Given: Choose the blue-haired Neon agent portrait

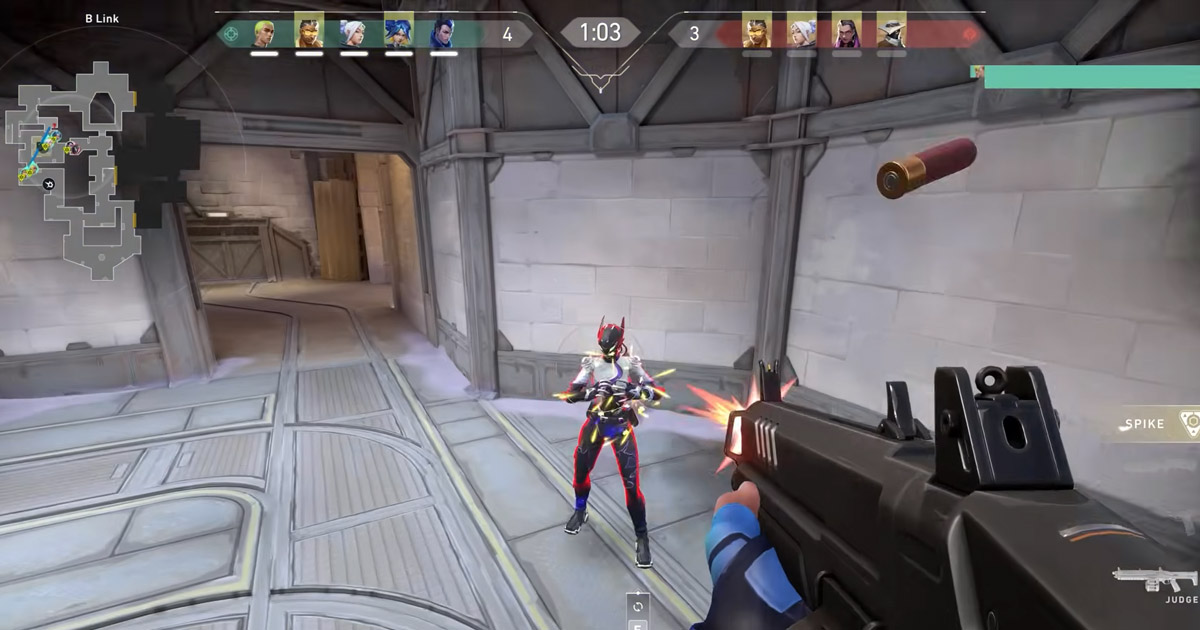Looking at the screenshot, I should click(398, 33).
